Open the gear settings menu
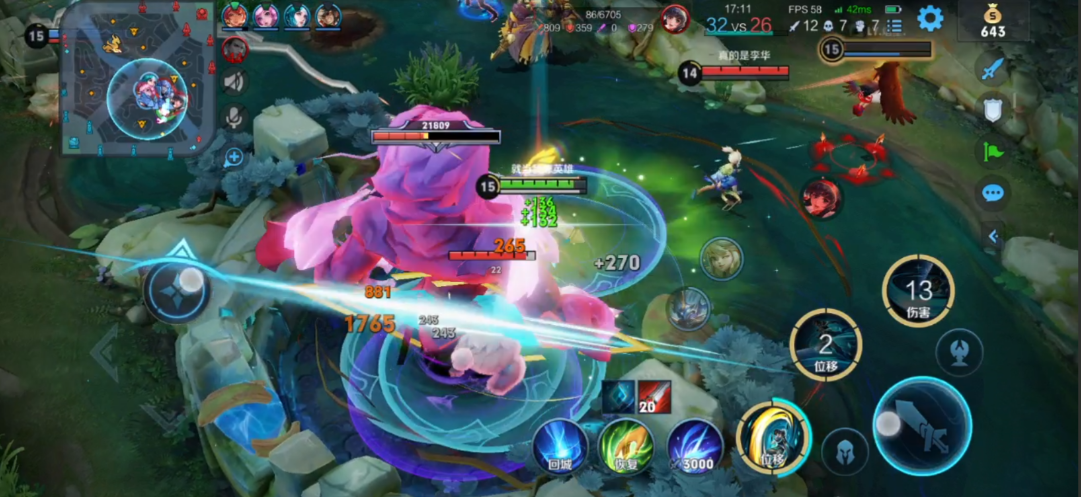Image resolution: width=1081 pixels, height=497 pixels. 930,18
